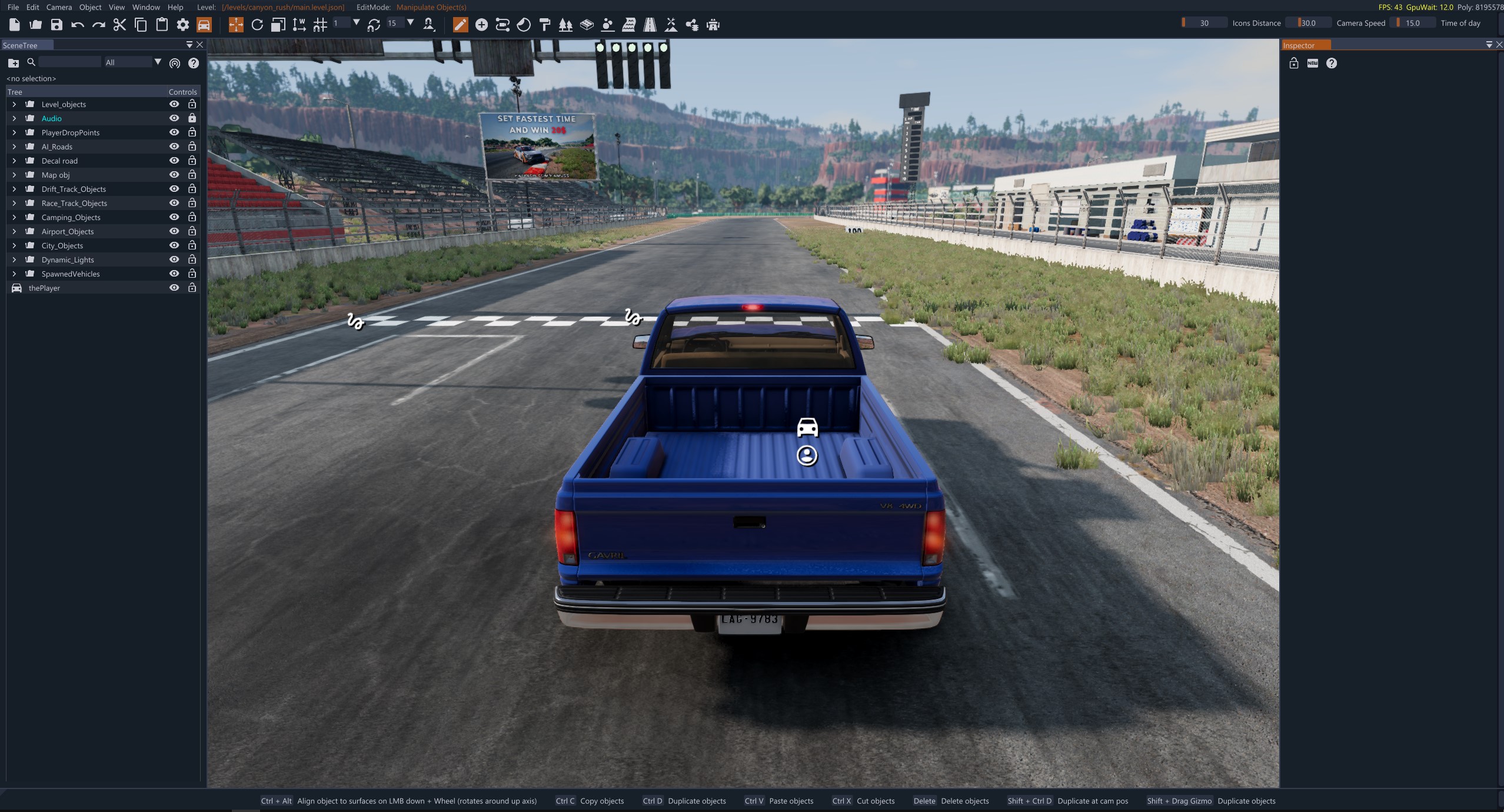1504x812 pixels.
Task: Toggle visibility of Race_Track_Objects
Action: (174, 203)
